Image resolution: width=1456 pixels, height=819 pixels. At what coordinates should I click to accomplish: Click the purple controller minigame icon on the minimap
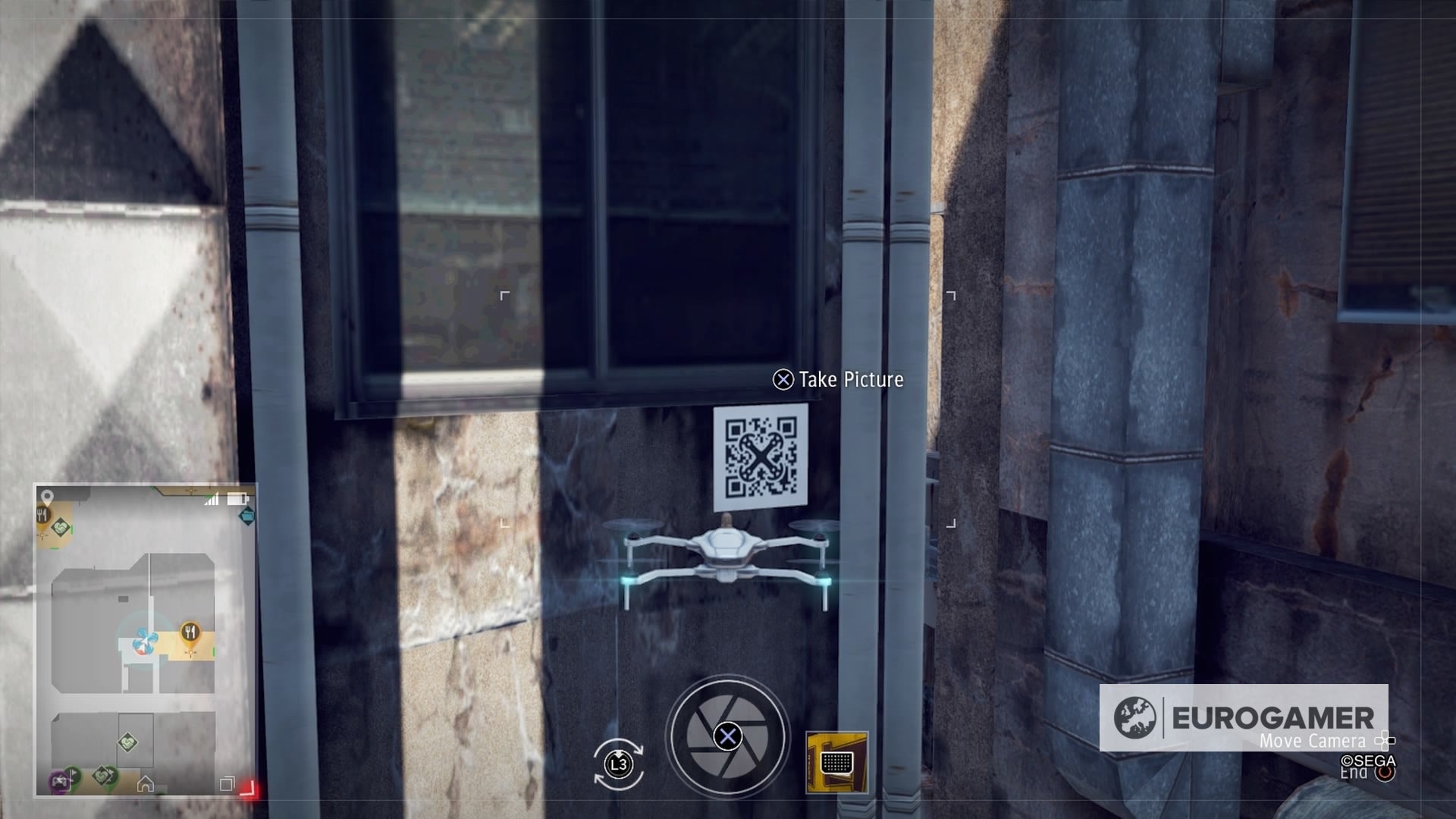60,782
